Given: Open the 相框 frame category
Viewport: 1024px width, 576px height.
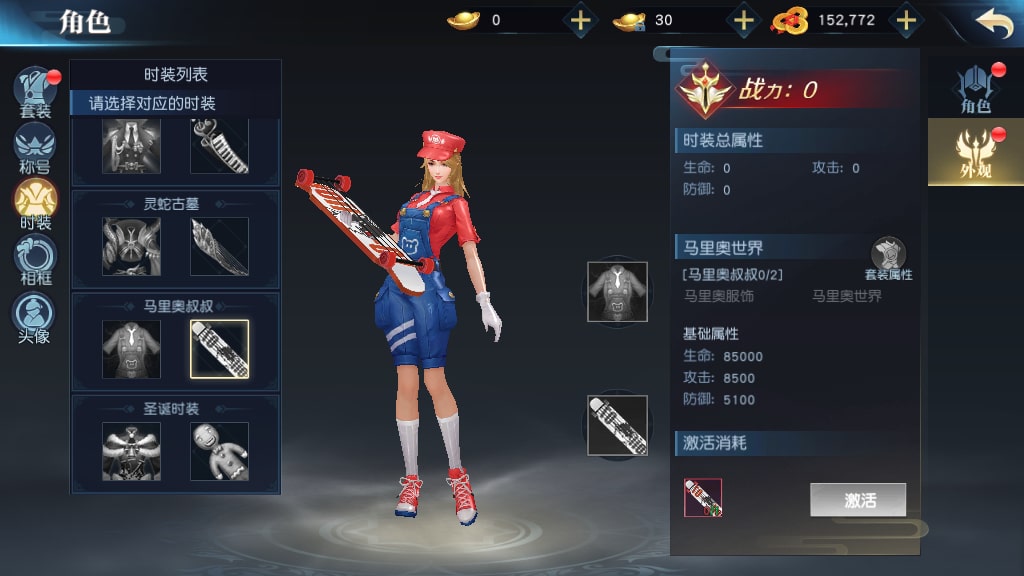Looking at the screenshot, I should pyautogui.click(x=35, y=261).
